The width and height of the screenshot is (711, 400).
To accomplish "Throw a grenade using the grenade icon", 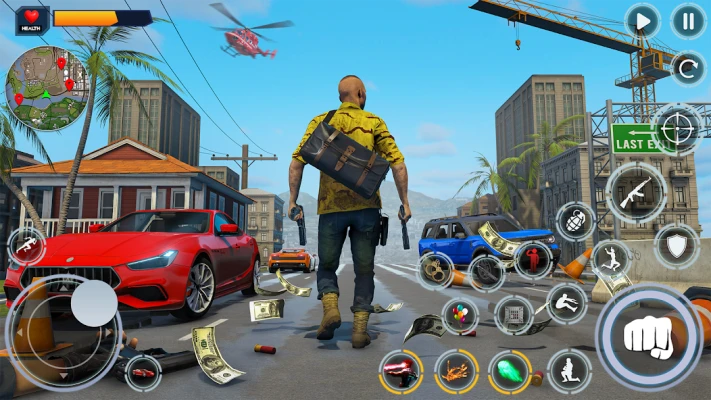I will tap(576, 221).
